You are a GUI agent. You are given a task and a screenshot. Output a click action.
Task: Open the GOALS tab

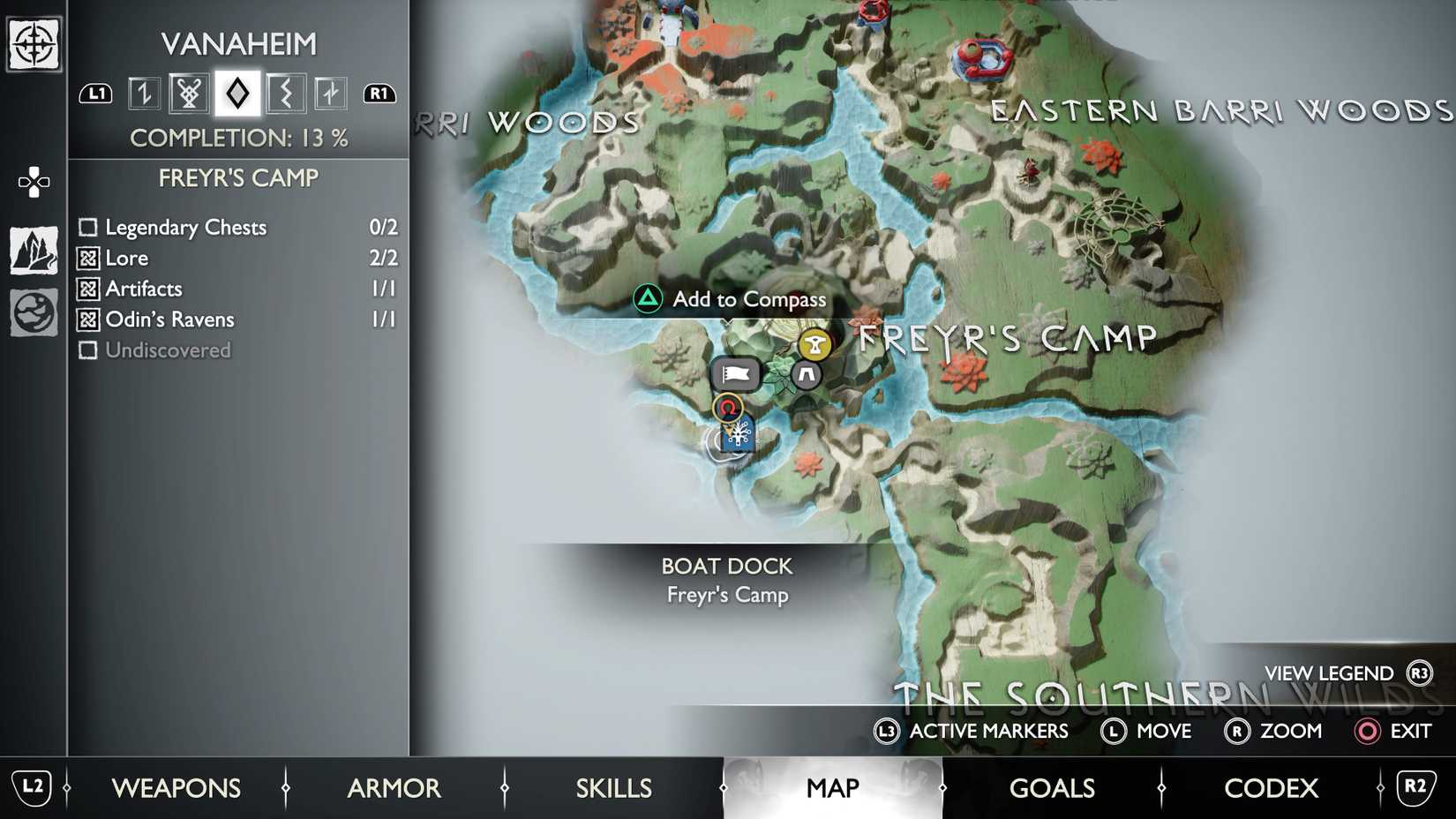click(x=1052, y=787)
